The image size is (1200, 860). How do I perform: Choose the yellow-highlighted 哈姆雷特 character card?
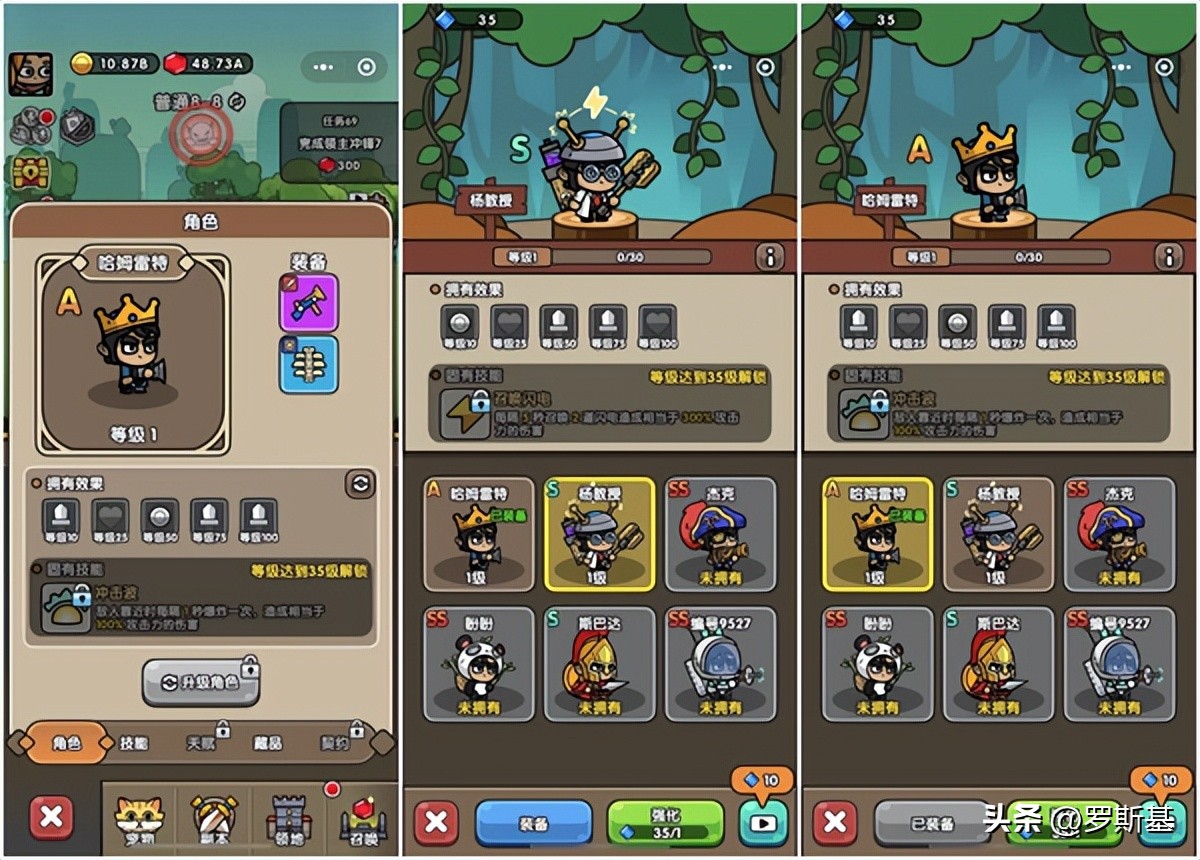pyautogui.click(x=877, y=533)
